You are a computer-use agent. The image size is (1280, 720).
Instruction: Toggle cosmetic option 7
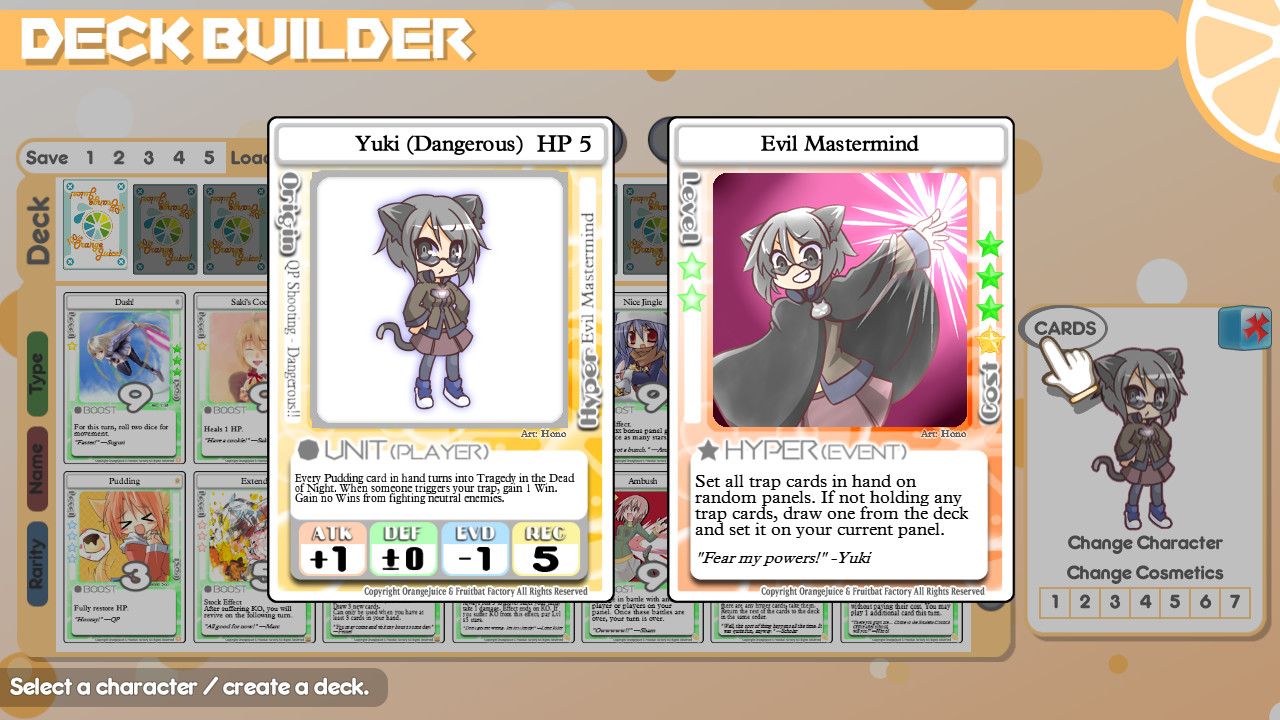(1235, 601)
